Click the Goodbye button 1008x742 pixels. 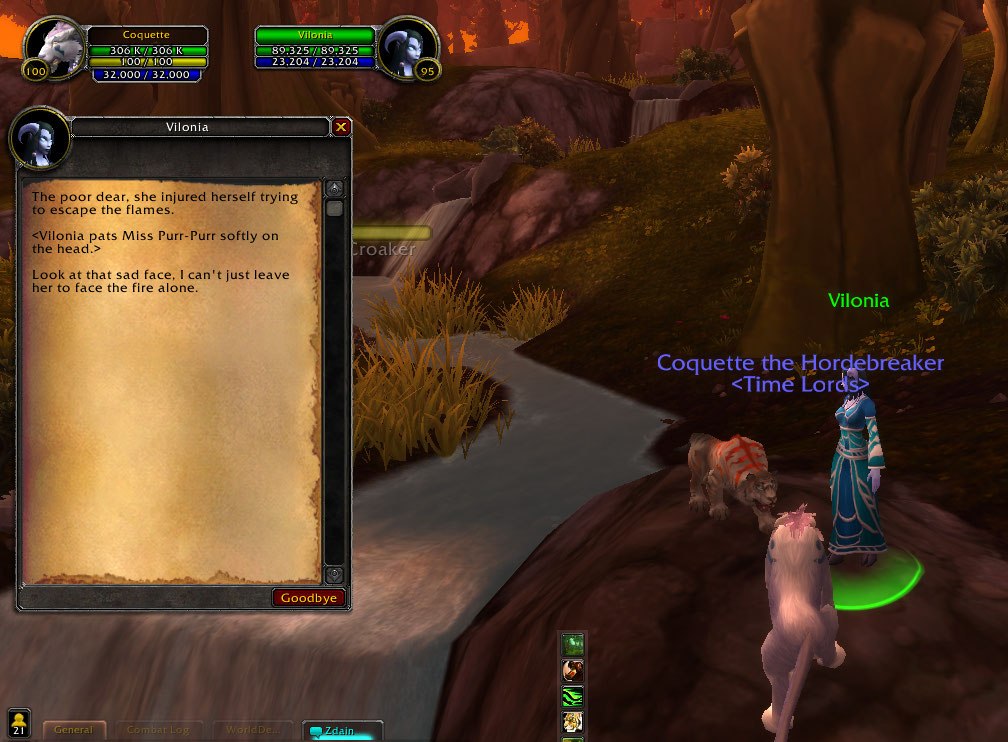(309, 598)
